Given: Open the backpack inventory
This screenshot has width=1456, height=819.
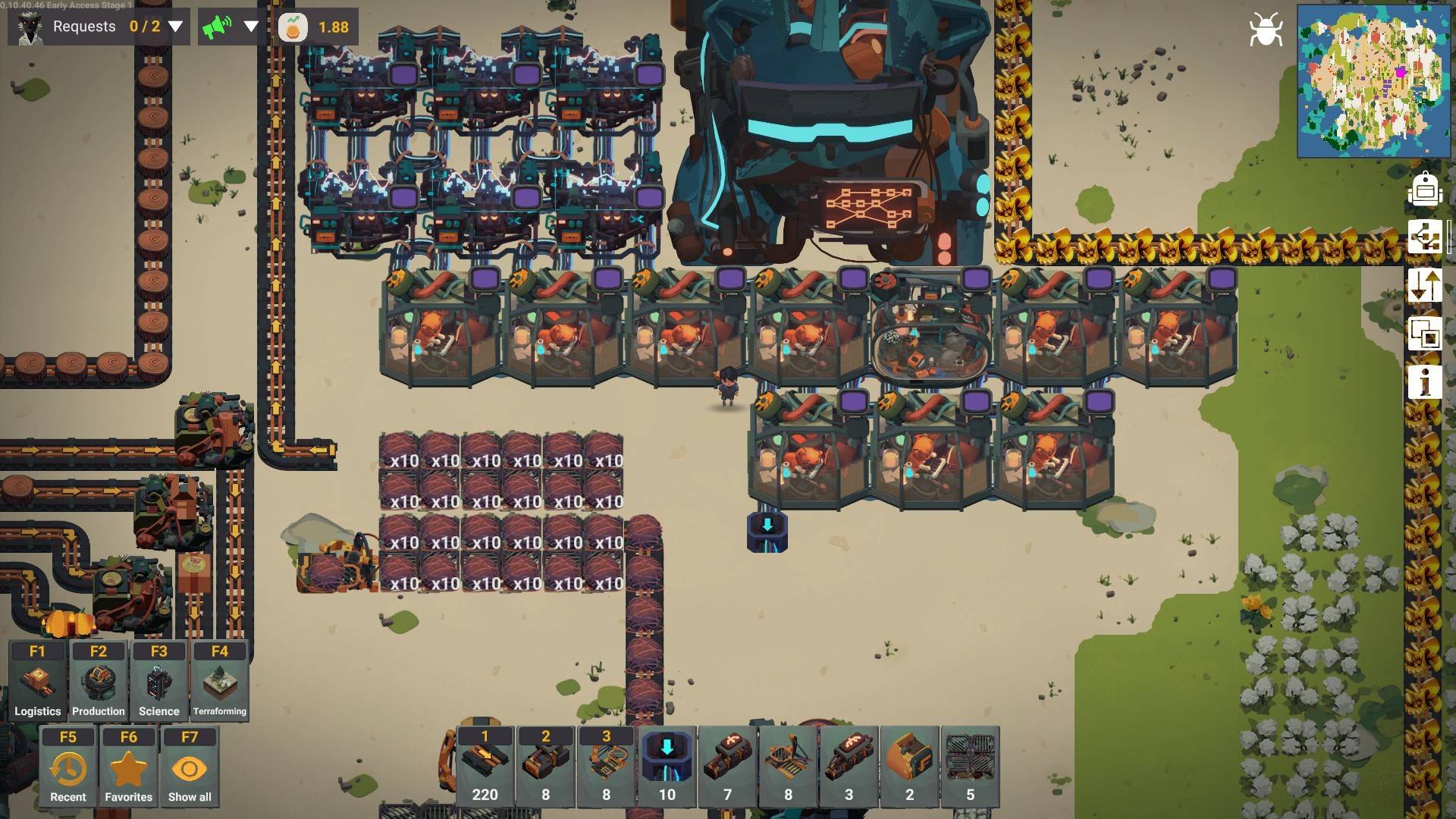Looking at the screenshot, I should pos(1425,189).
